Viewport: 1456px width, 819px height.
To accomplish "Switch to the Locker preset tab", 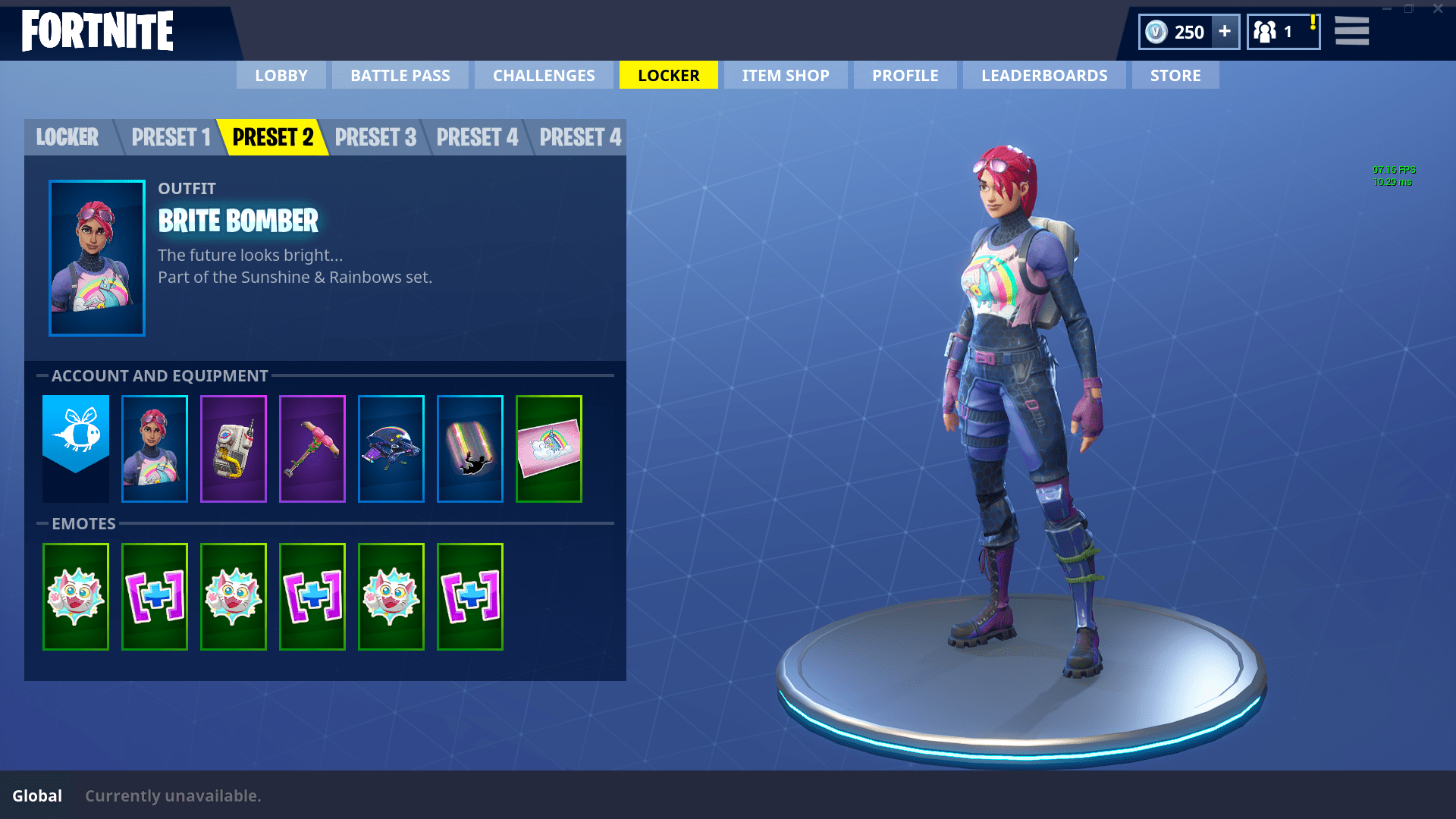I will click(x=67, y=137).
